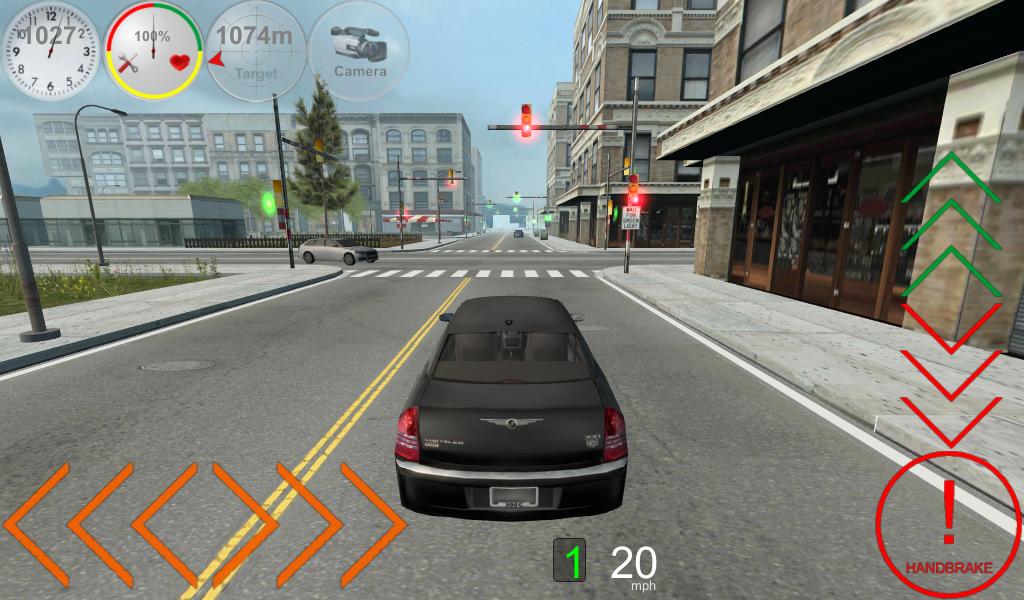Tap the Target distance indicator
The image size is (1024, 600).
(256, 49)
